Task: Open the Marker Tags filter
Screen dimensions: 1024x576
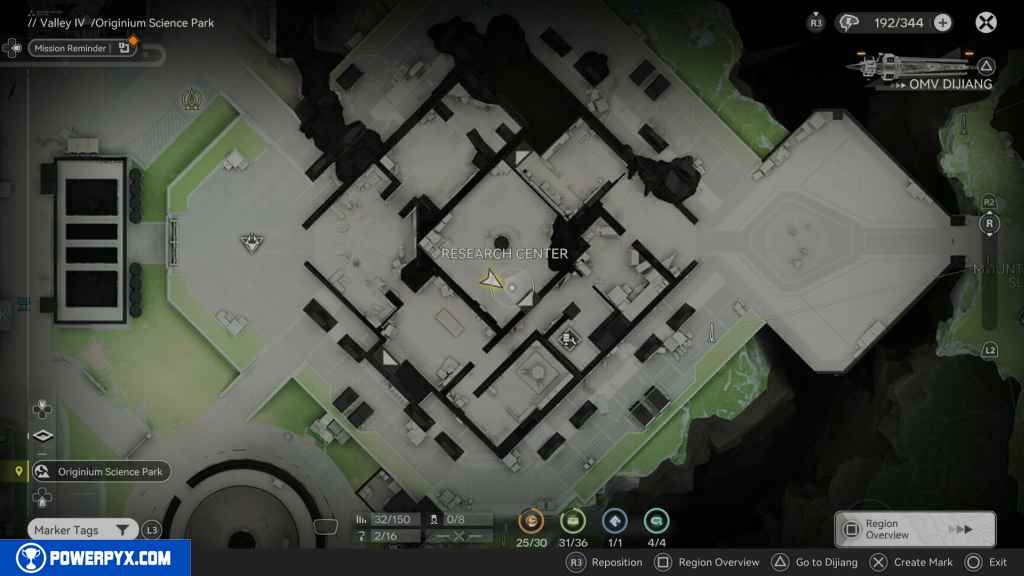Action: point(82,530)
